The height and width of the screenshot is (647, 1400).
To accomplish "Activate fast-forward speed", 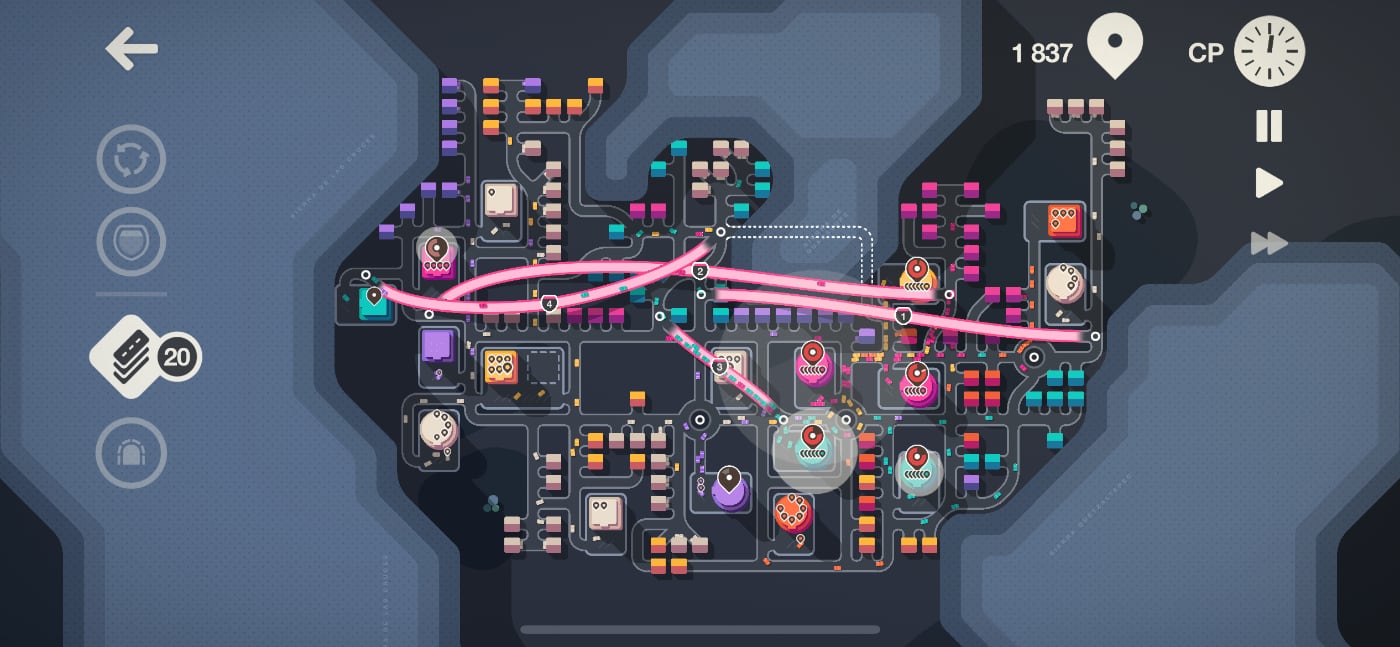I will 1269,243.
